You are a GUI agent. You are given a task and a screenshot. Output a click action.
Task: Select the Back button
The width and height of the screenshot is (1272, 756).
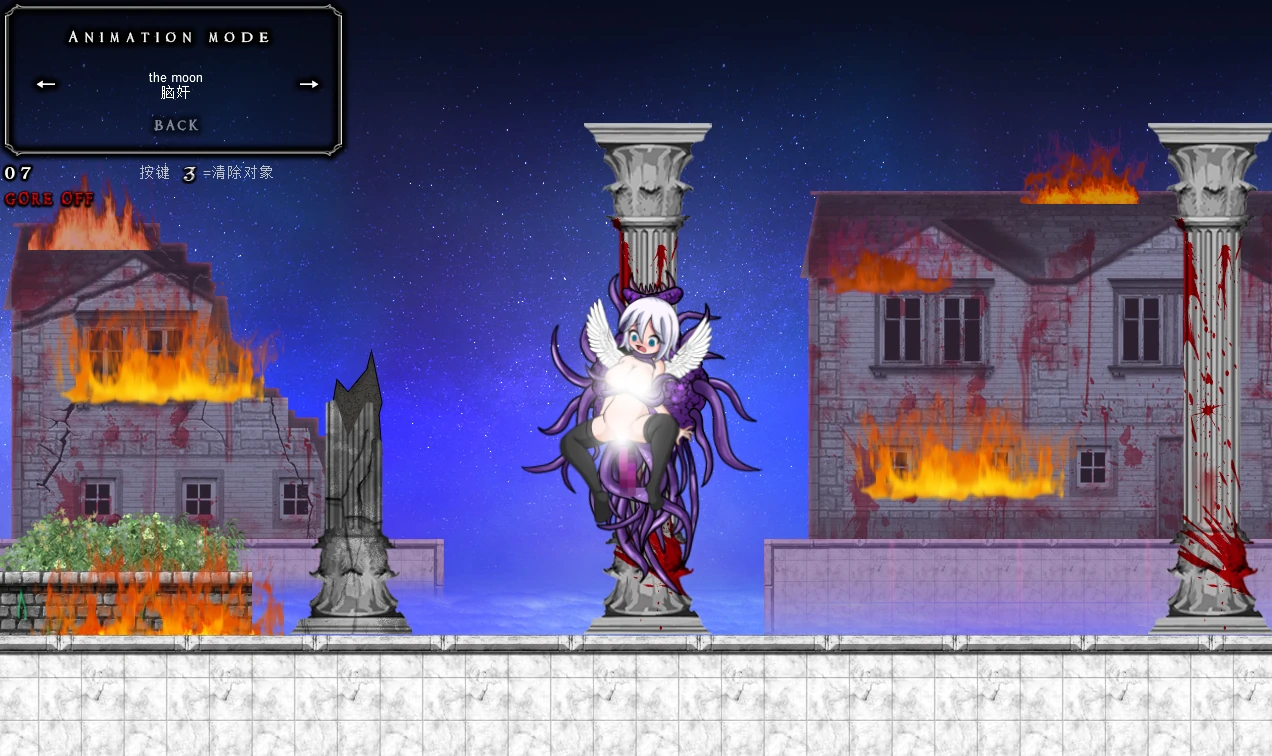[176, 125]
